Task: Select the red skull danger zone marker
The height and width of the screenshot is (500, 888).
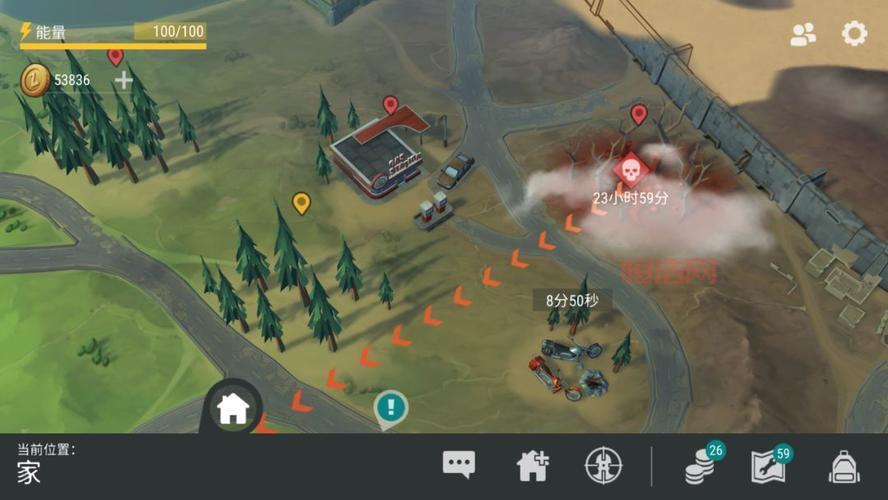Action: pyautogui.click(x=628, y=169)
